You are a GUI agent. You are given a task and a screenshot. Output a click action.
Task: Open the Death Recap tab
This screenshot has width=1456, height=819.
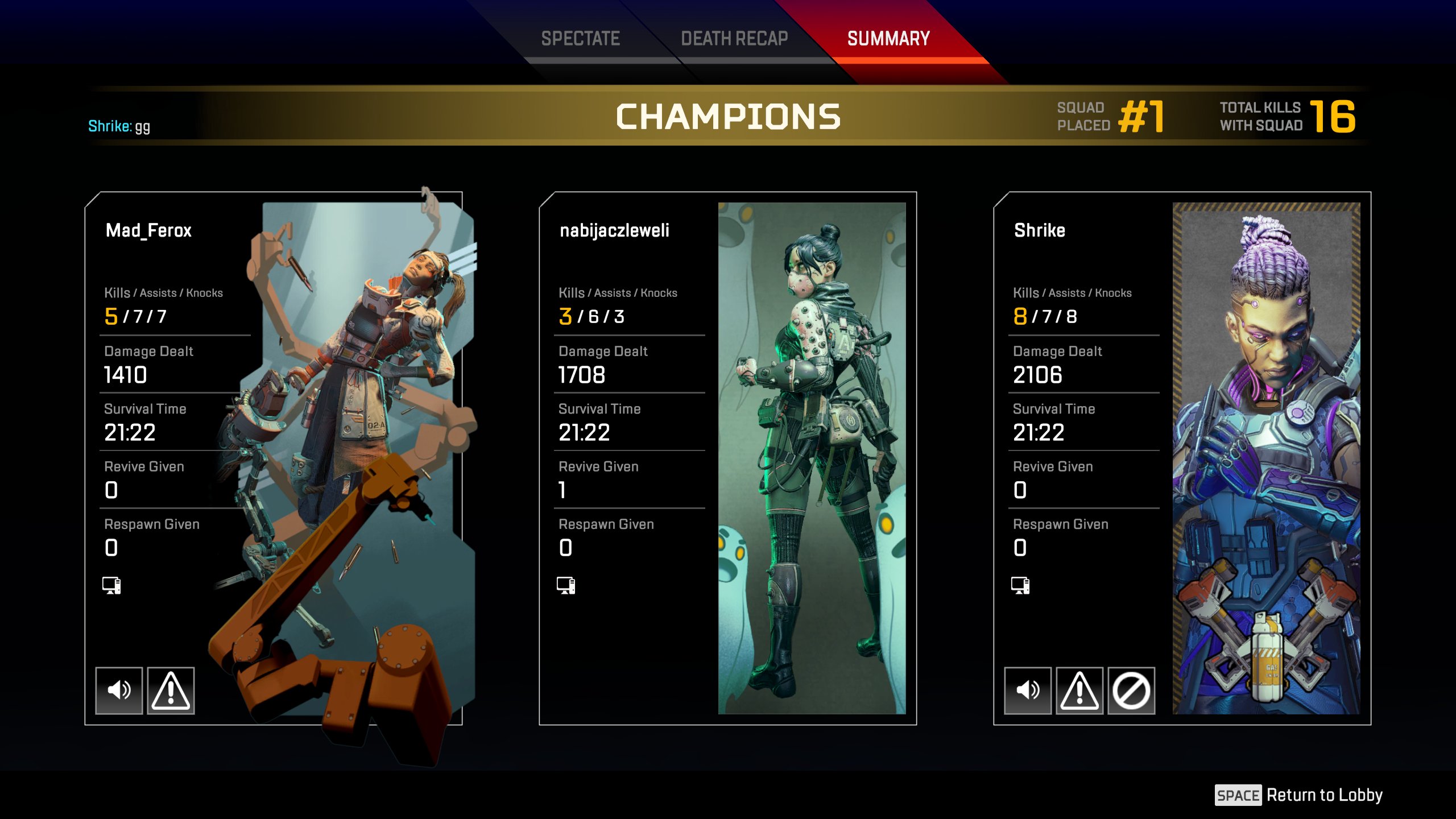[734, 39]
